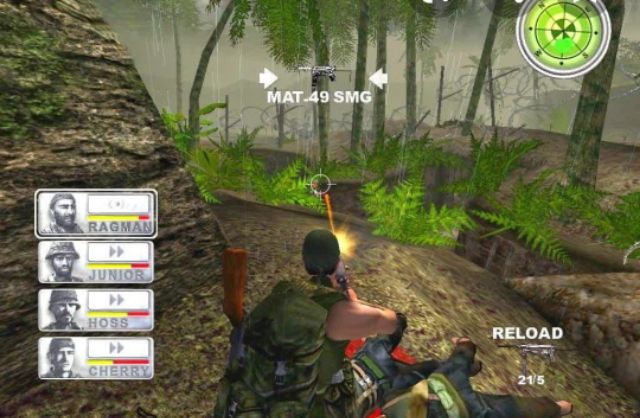Select the MAT.49 SMG pickup icon
Screen dimensions: 640x418
click(320, 76)
